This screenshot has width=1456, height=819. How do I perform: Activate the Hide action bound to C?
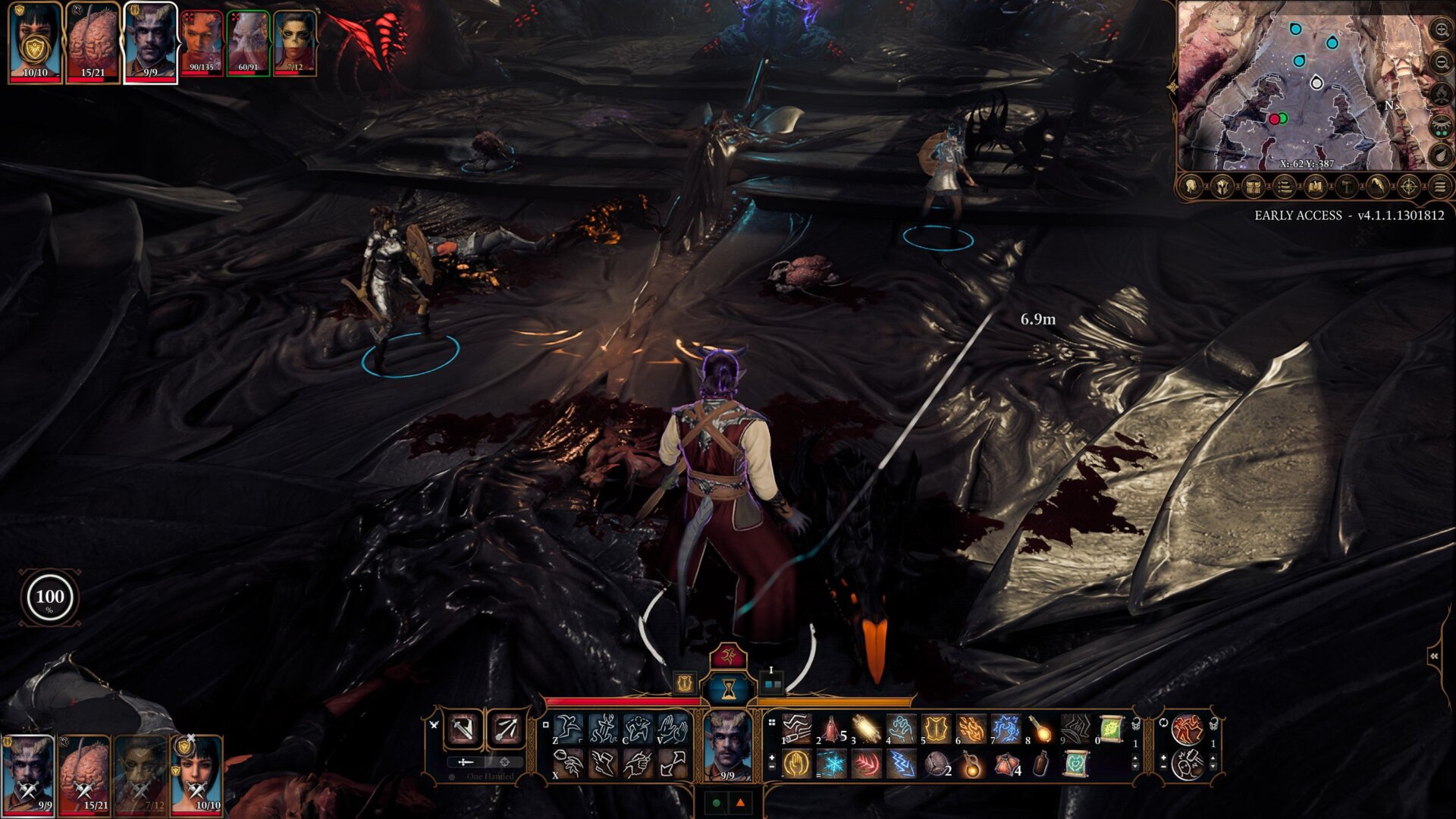coord(637,728)
